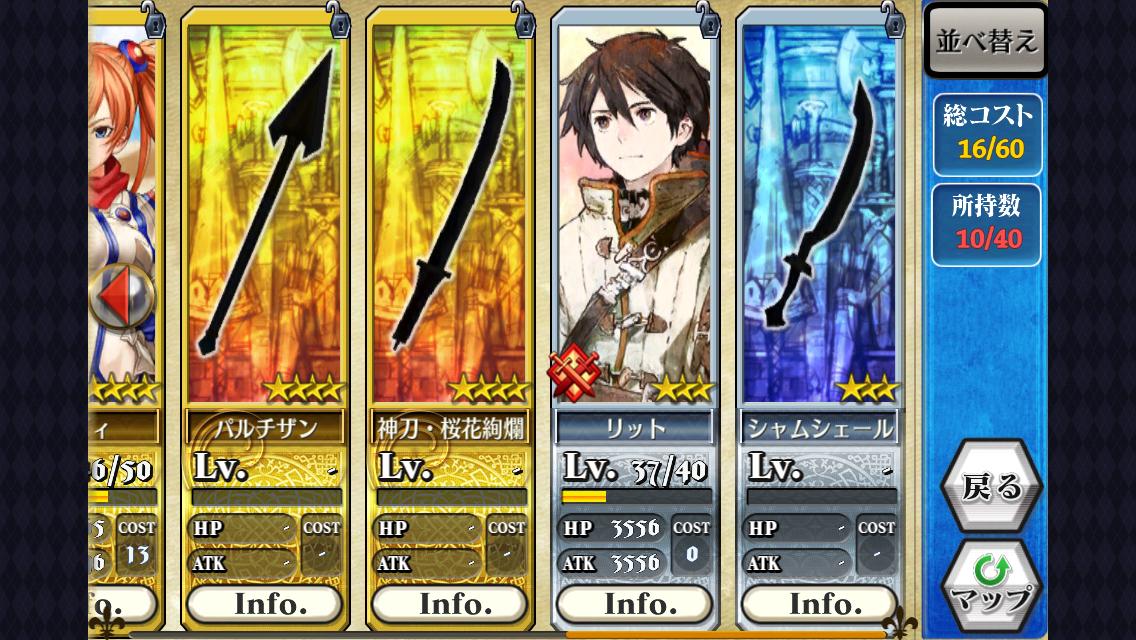
Task: Click the red left arrow button
Action: point(121,298)
